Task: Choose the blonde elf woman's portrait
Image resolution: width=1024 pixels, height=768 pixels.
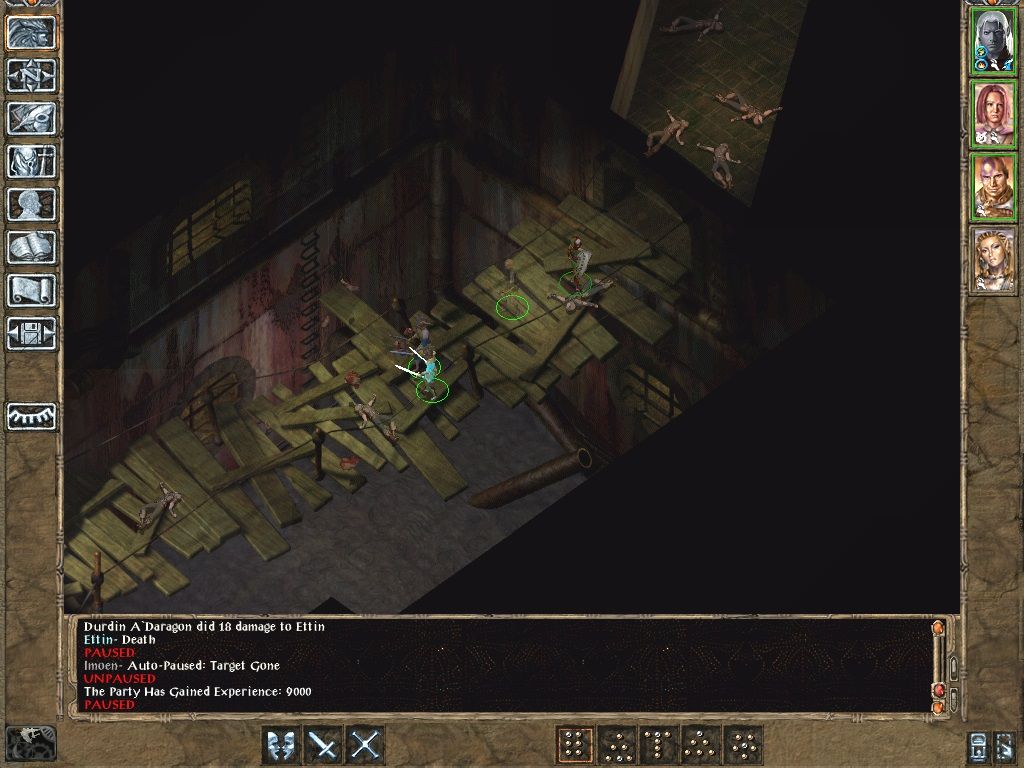Action: coord(994,260)
